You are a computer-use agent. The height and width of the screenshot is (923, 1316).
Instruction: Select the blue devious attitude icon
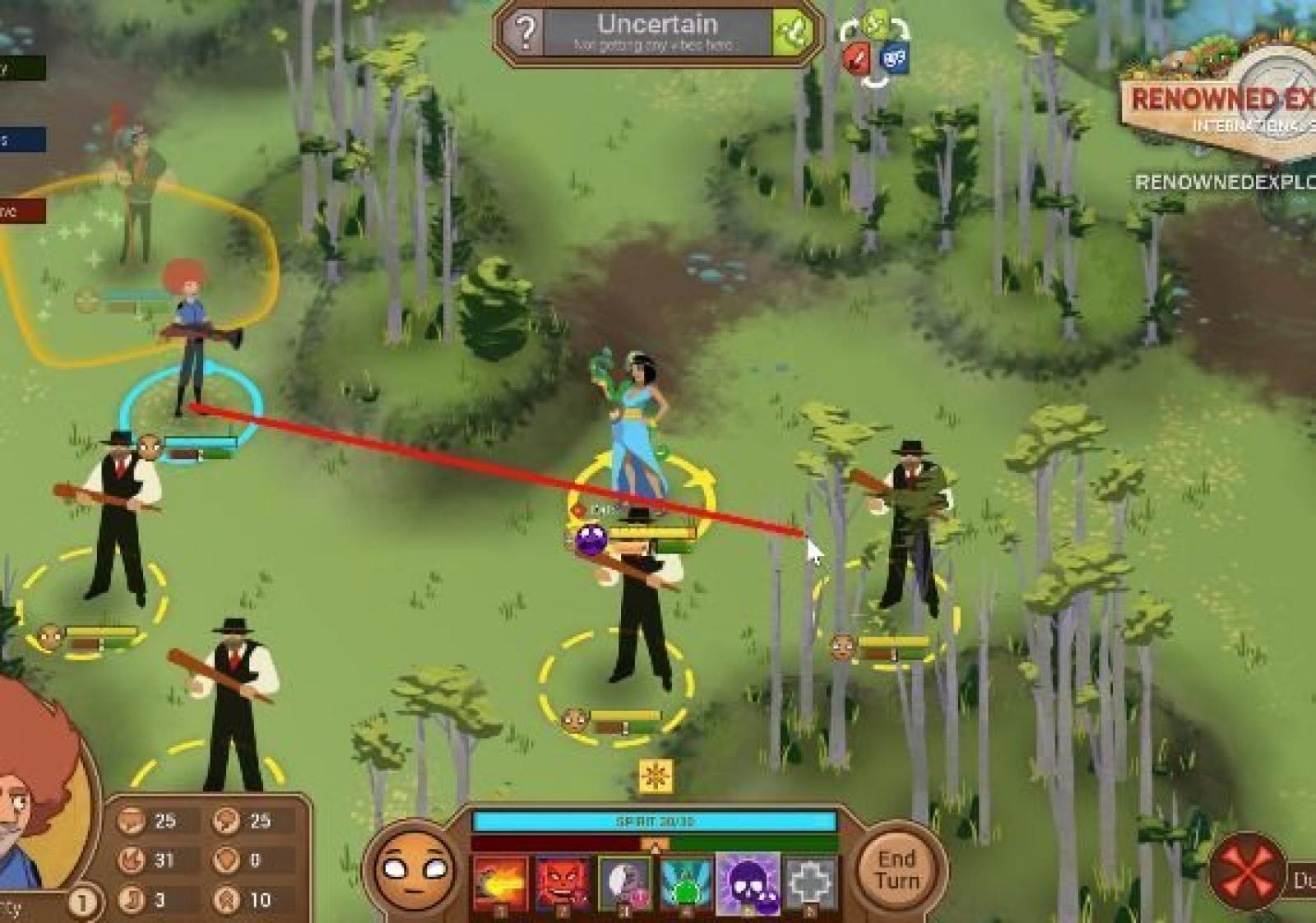[894, 58]
